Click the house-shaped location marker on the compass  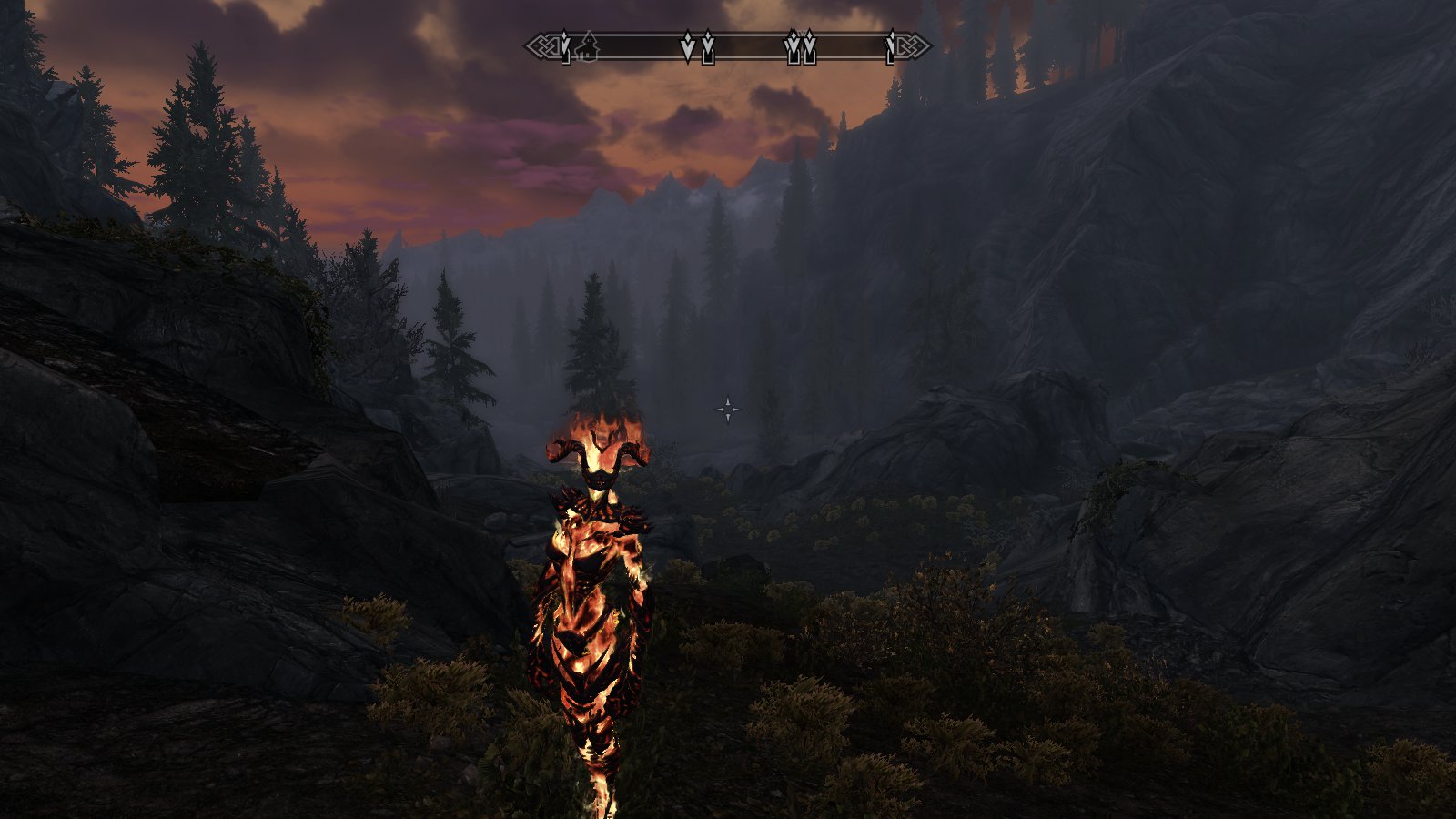[588, 46]
